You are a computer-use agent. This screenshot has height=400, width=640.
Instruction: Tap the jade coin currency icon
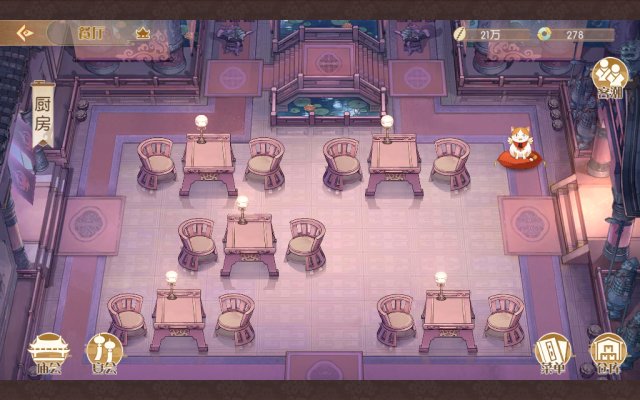pos(544,34)
